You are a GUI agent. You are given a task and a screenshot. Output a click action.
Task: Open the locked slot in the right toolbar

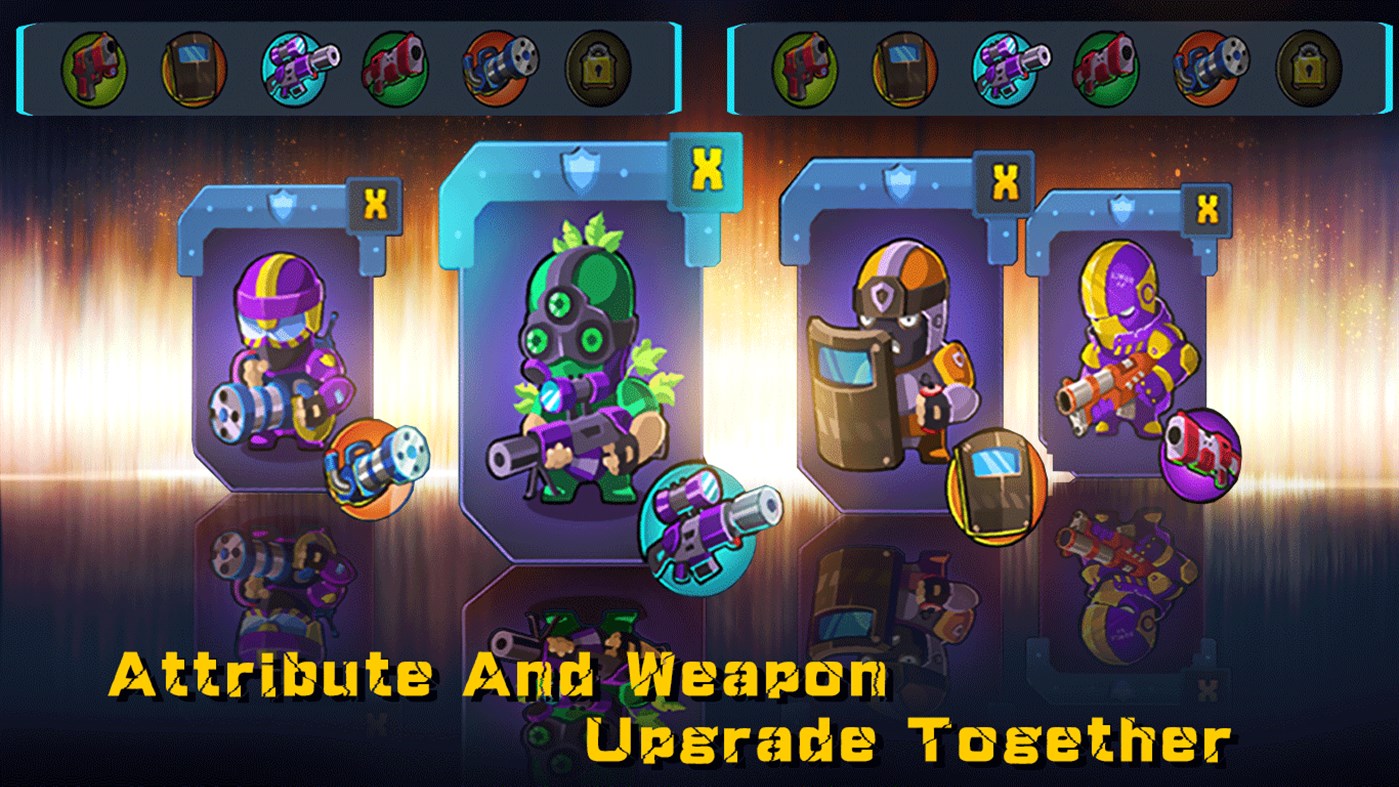[1310, 67]
